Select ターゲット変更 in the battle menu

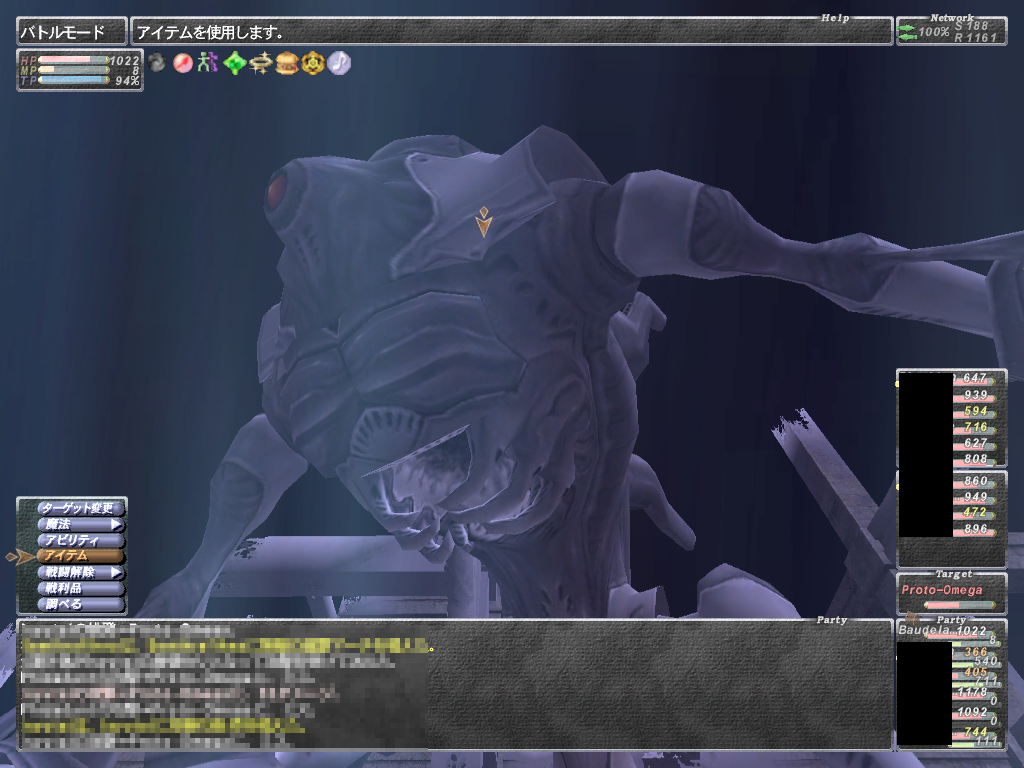(x=80, y=508)
